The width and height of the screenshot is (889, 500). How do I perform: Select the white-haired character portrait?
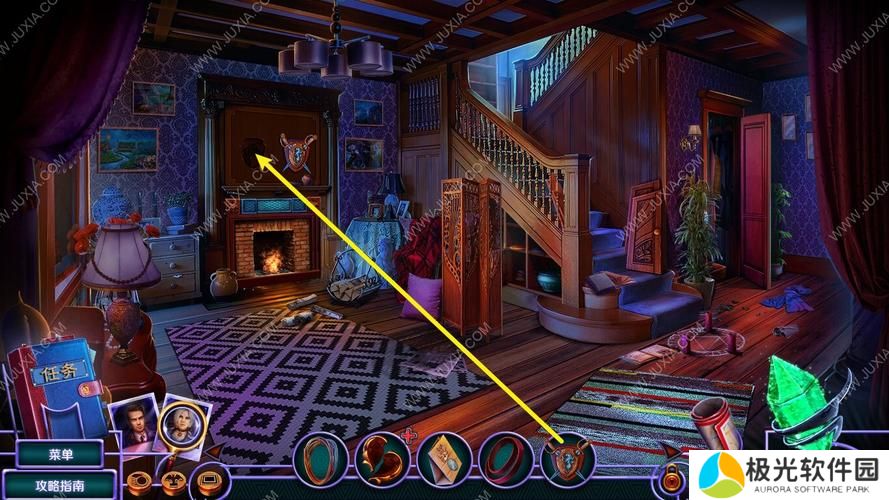[184, 422]
